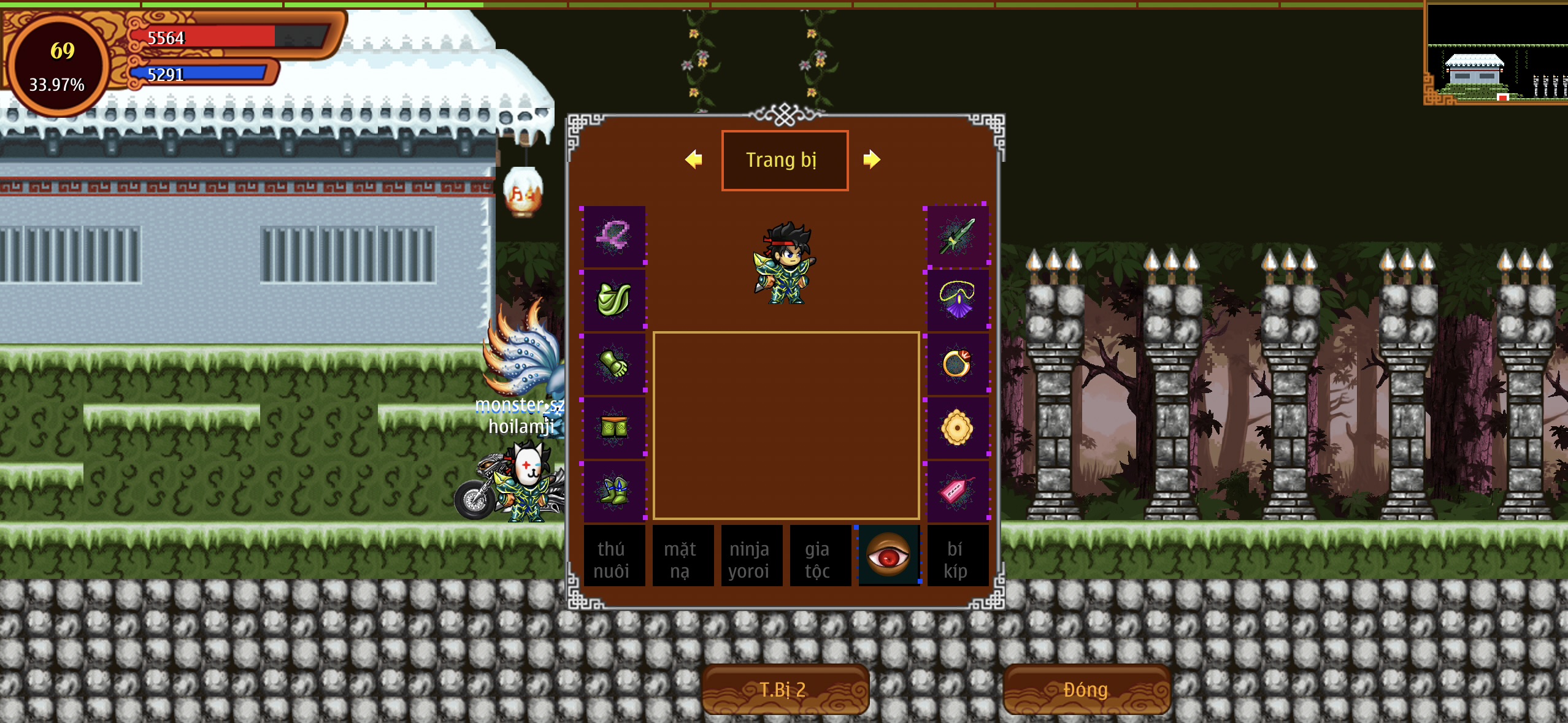Go to previous panel with left arrow

coord(694,159)
